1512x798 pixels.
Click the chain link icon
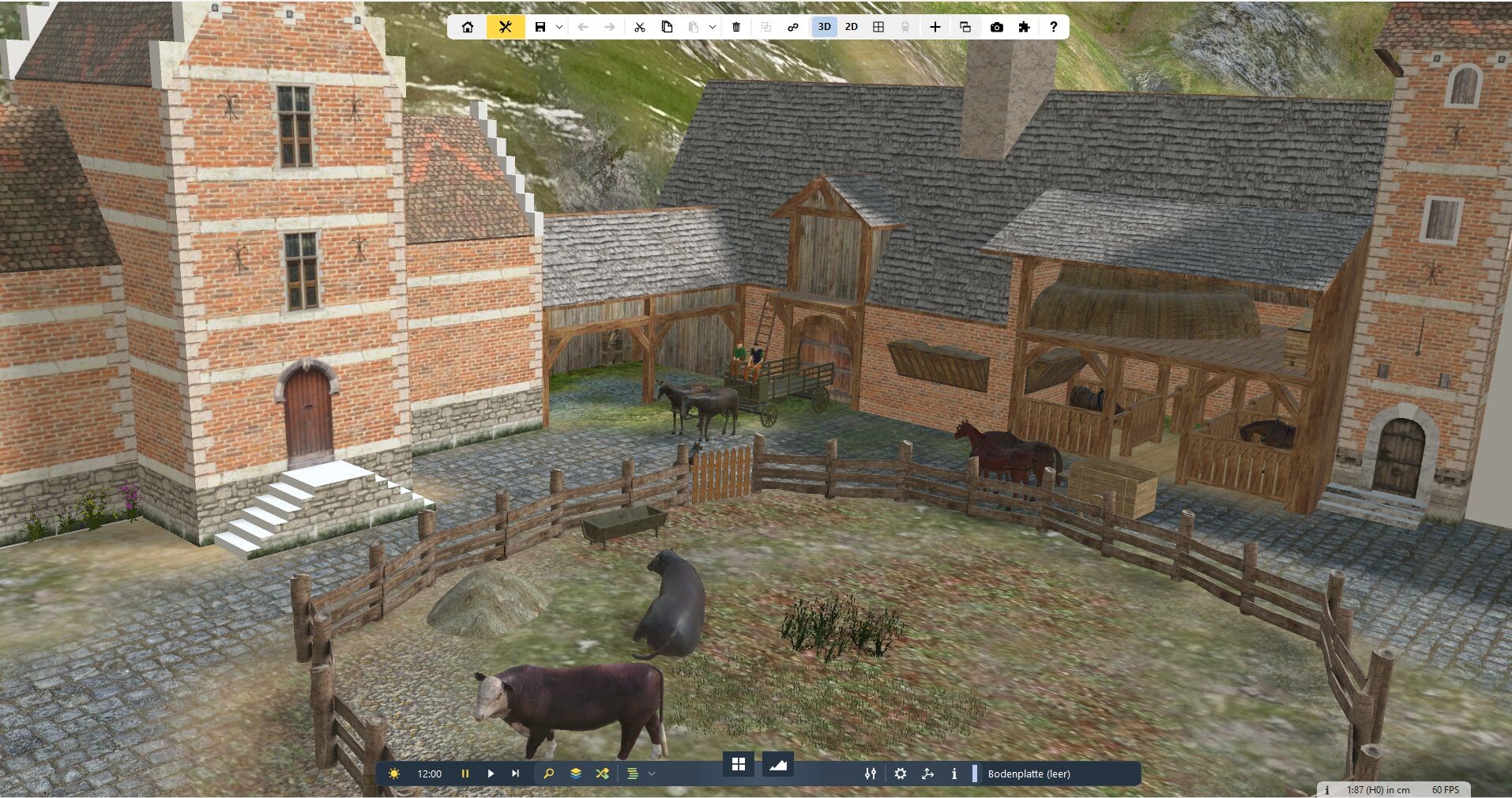pyautogui.click(x=793, y=27)
